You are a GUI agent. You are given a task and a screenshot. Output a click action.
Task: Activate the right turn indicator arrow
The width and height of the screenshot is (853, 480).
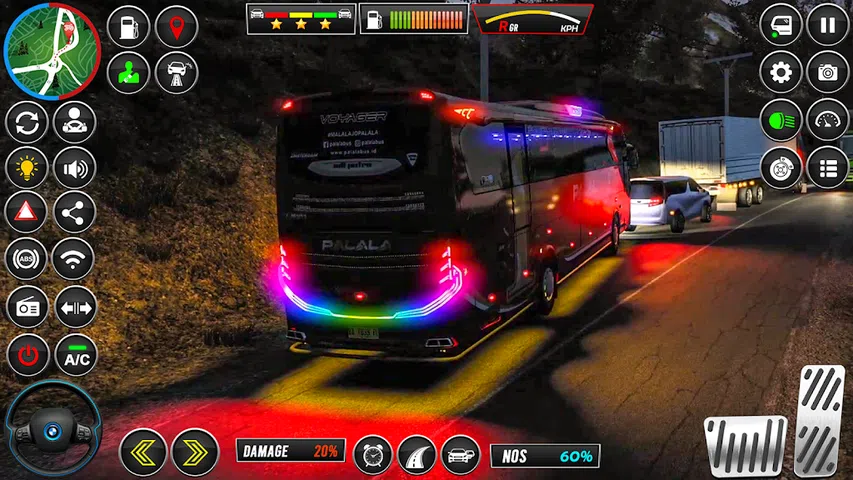[x=195, y=452]
